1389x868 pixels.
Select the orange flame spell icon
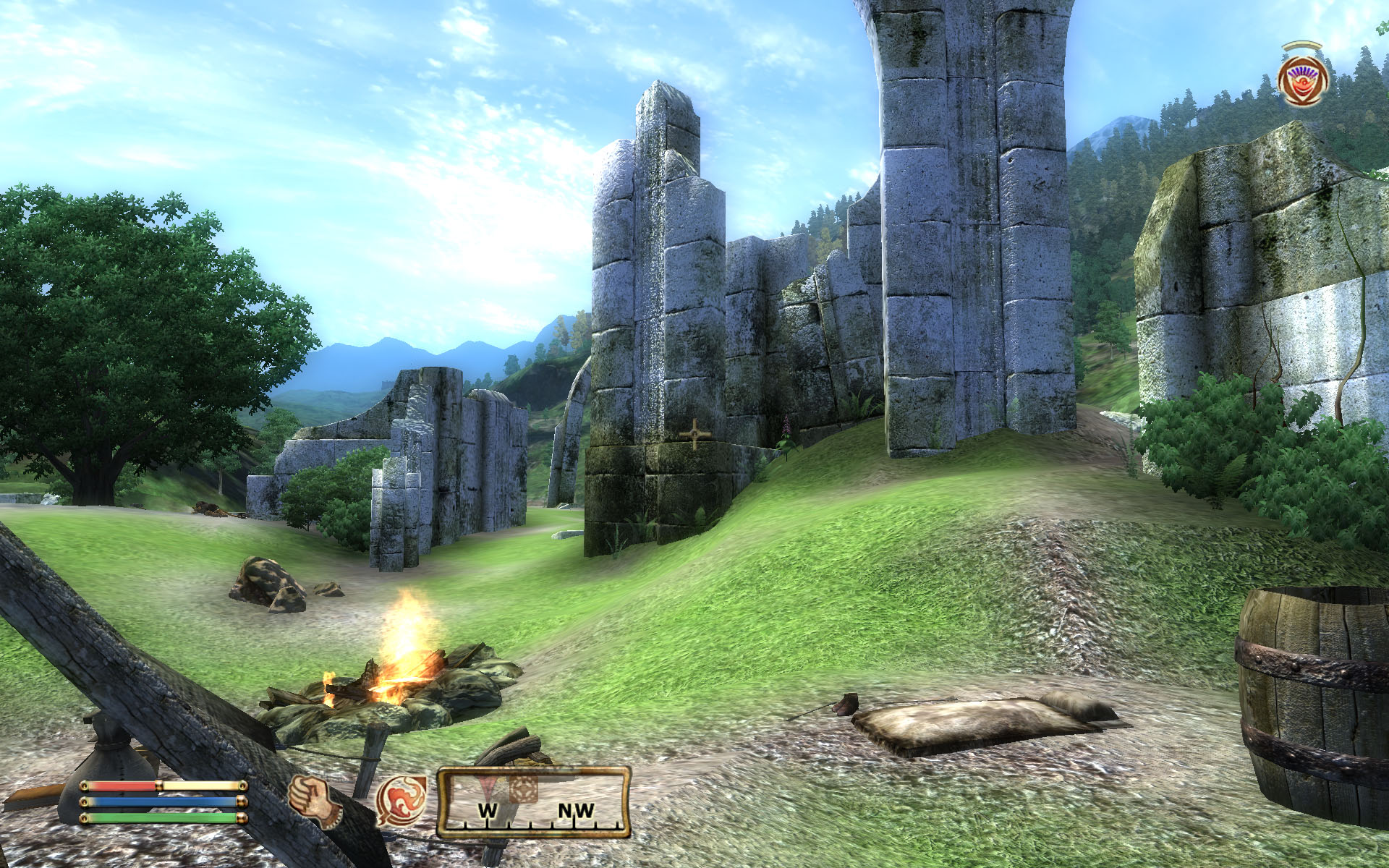click(x=401, y=801)
